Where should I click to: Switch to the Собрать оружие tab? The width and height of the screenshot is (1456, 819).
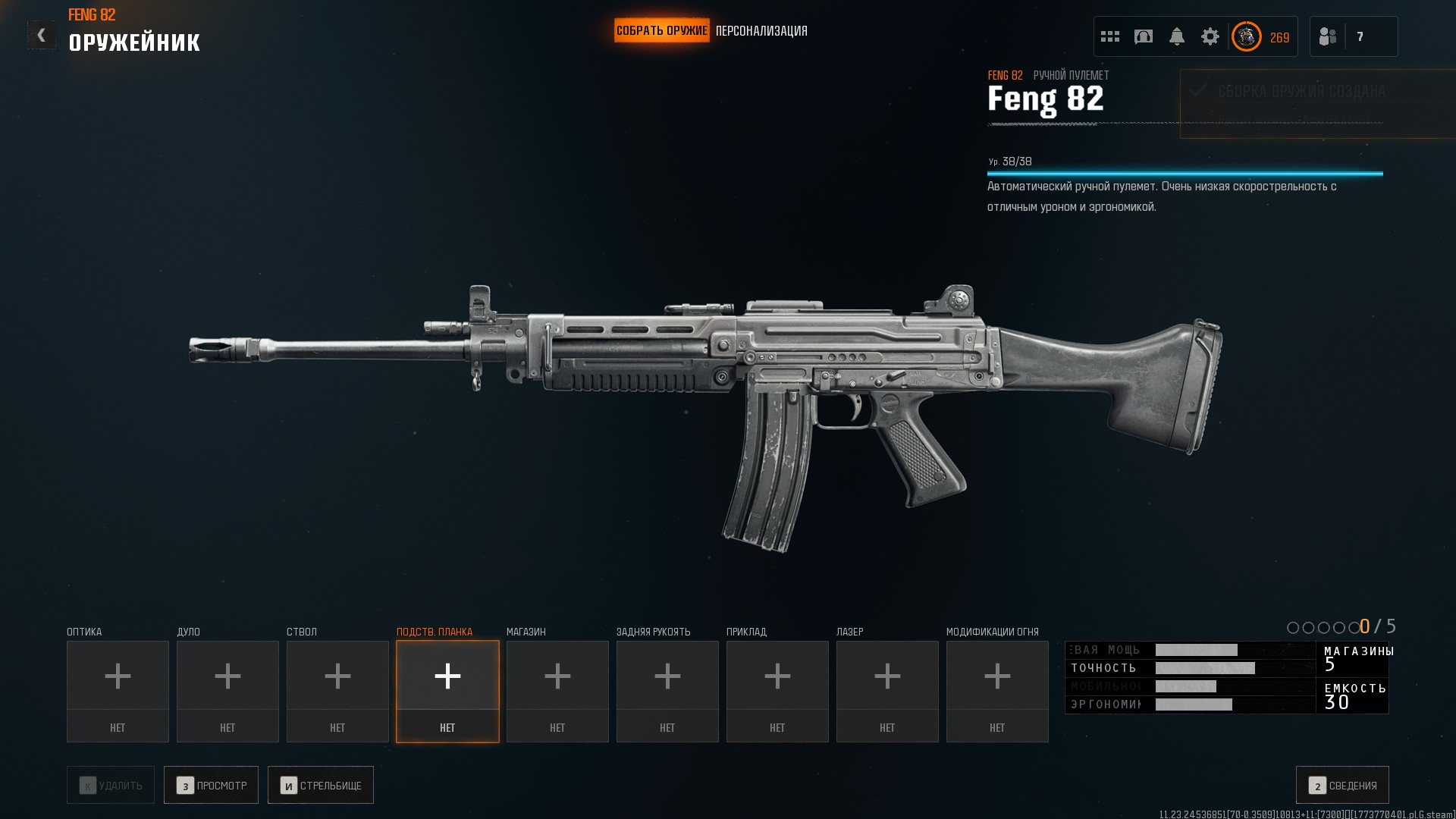pyautogui.click(x=661, y=31)
